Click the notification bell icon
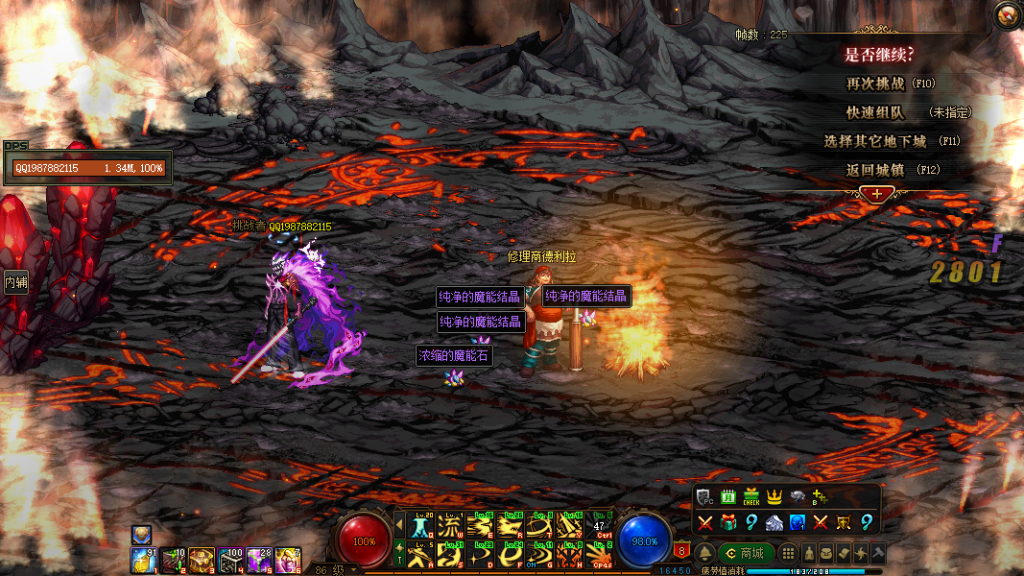The width and height of the screenshot is (1024, 576). point(704,553)
